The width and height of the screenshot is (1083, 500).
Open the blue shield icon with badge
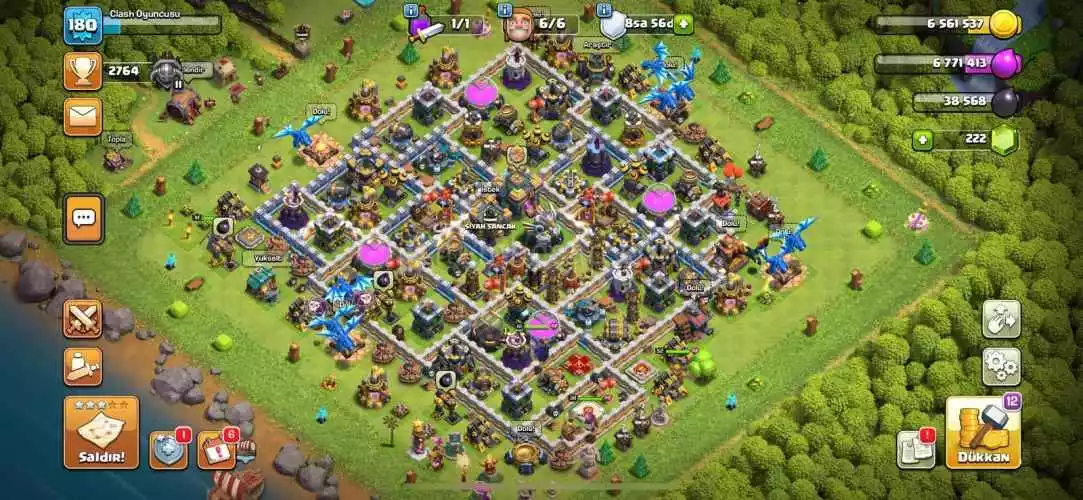[x=168, y=450]
